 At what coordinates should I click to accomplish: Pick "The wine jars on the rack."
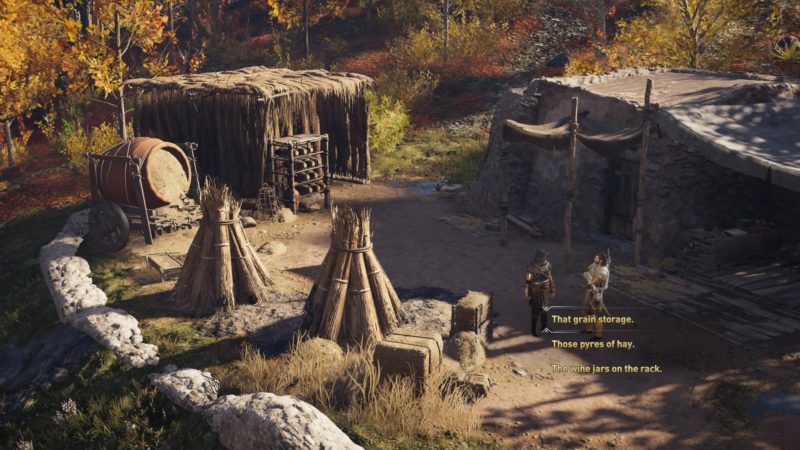tap(606, 368)
